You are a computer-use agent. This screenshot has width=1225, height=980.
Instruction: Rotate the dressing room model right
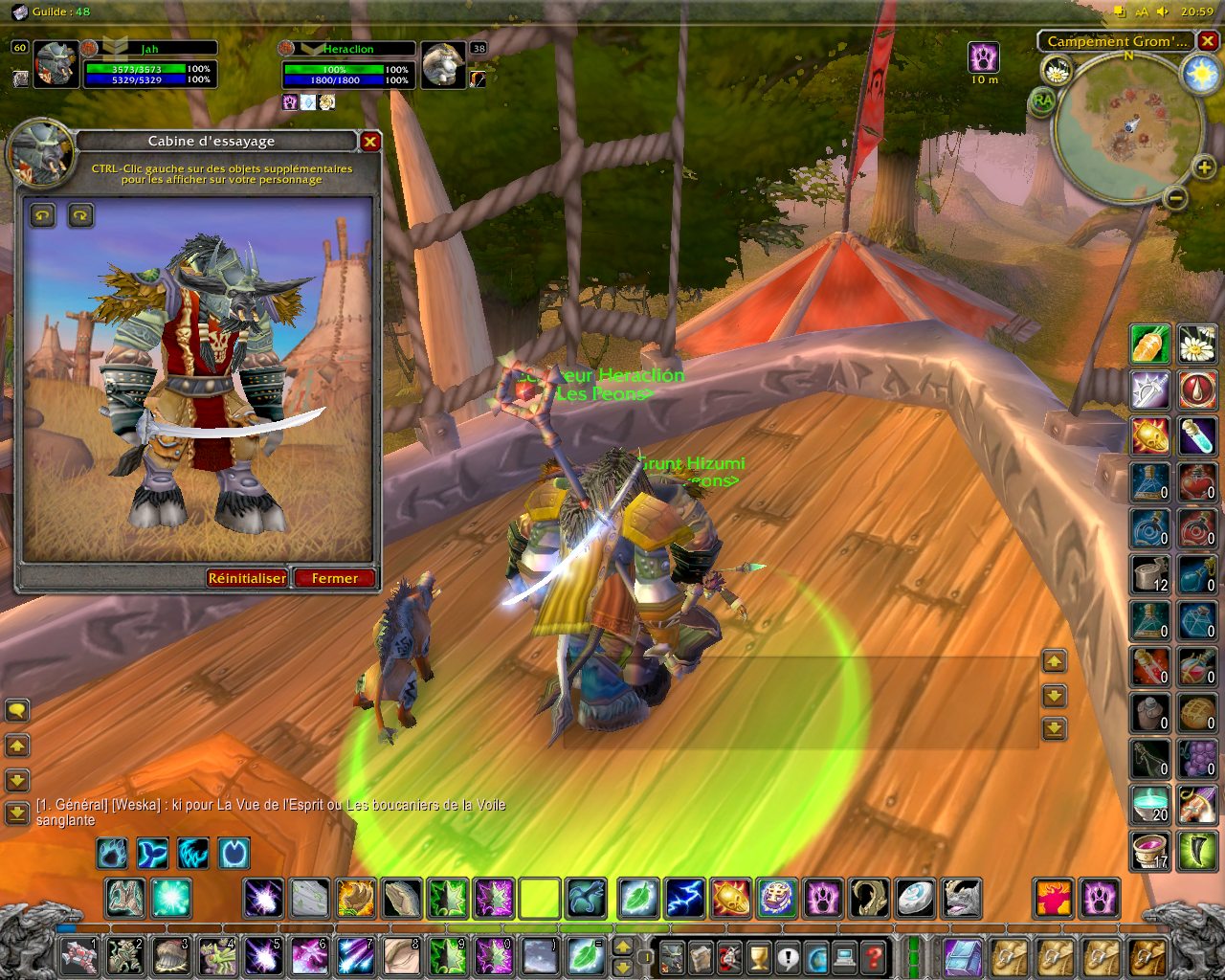81,215
